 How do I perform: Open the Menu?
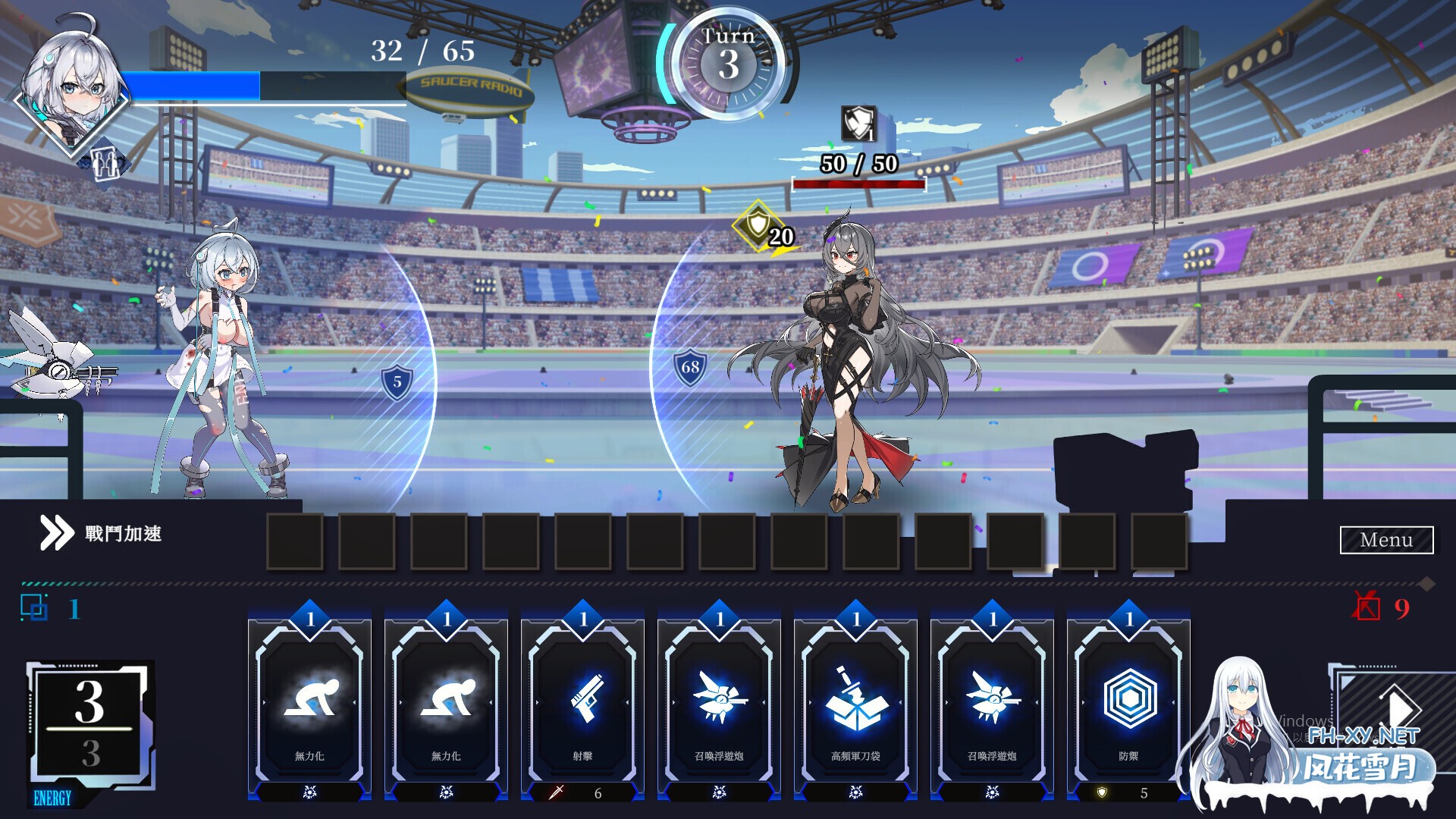[1386, 540]
